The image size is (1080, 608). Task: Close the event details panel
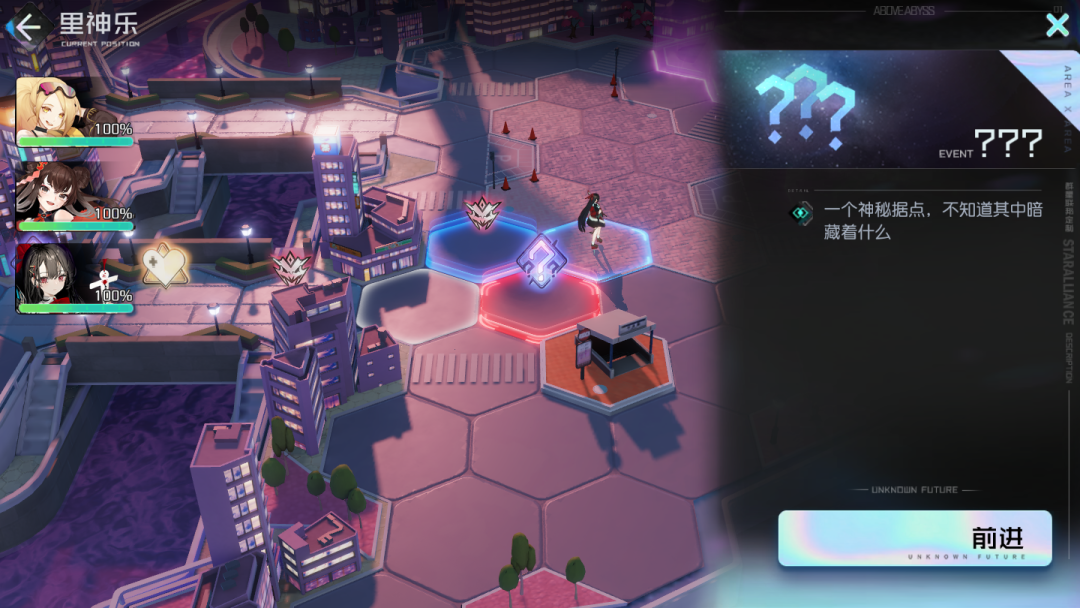[1057, 25]
